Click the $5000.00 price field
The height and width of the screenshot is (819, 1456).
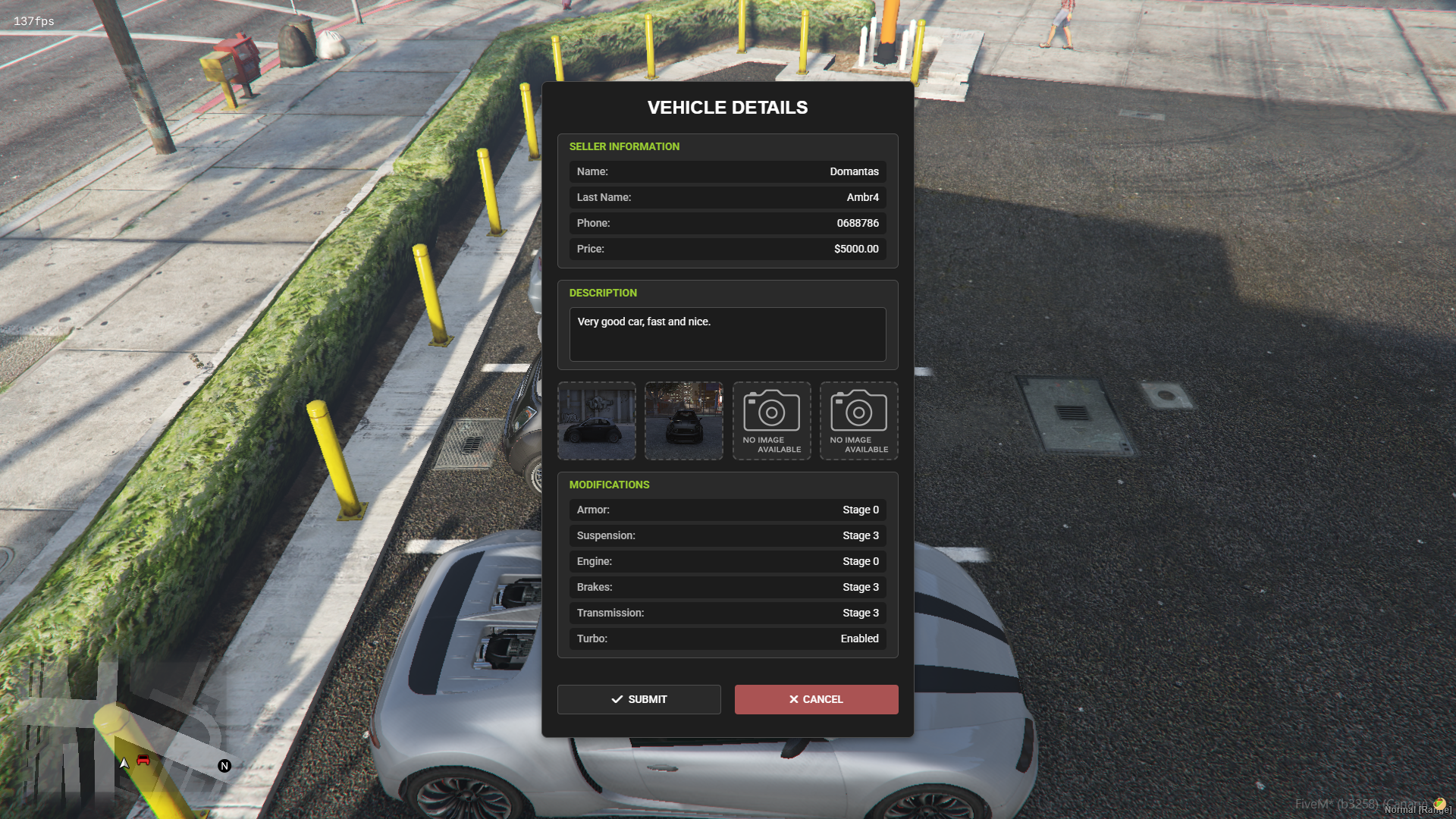click(x=726, y=249)
